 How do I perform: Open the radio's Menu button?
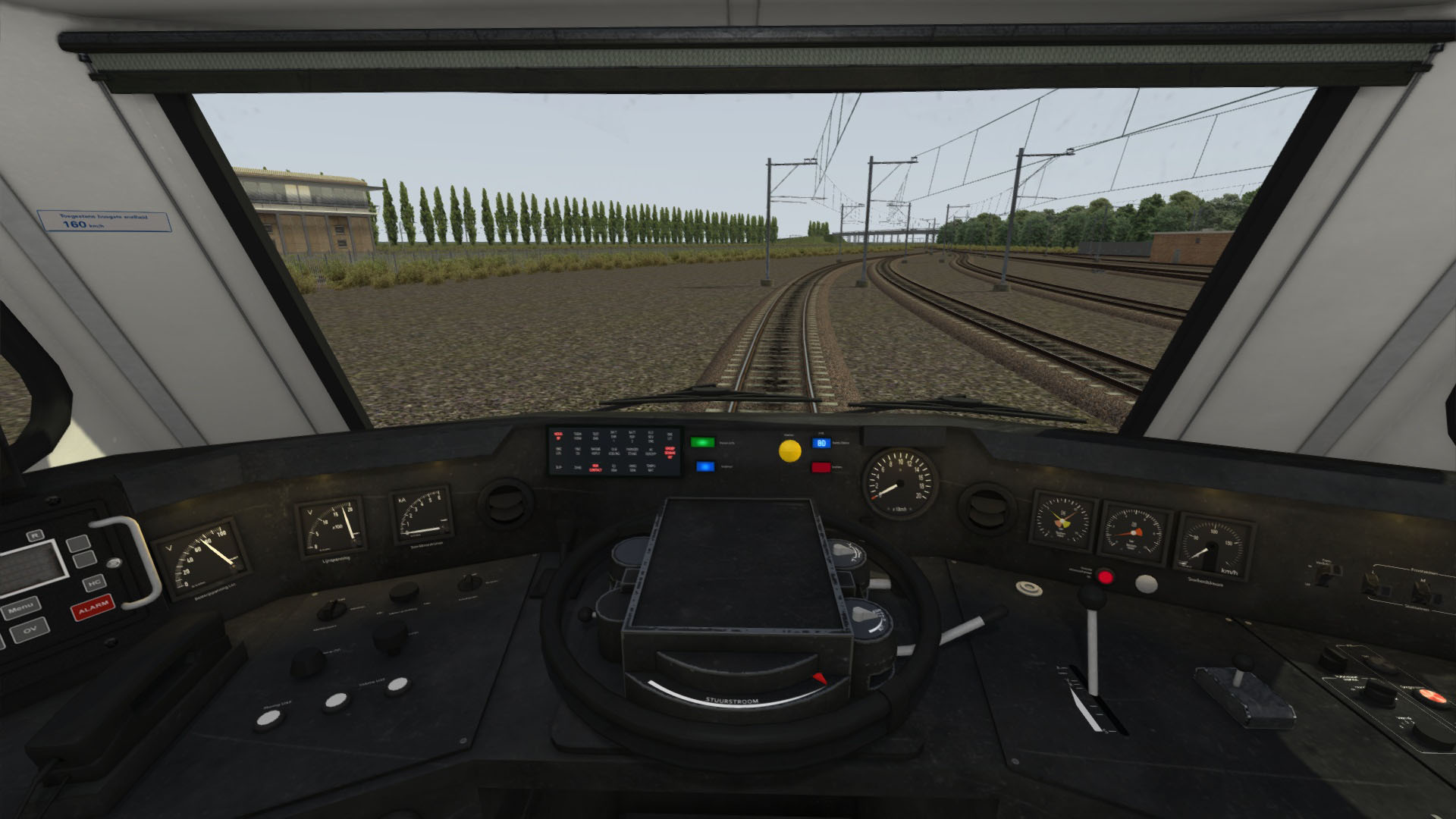[20, 608]
